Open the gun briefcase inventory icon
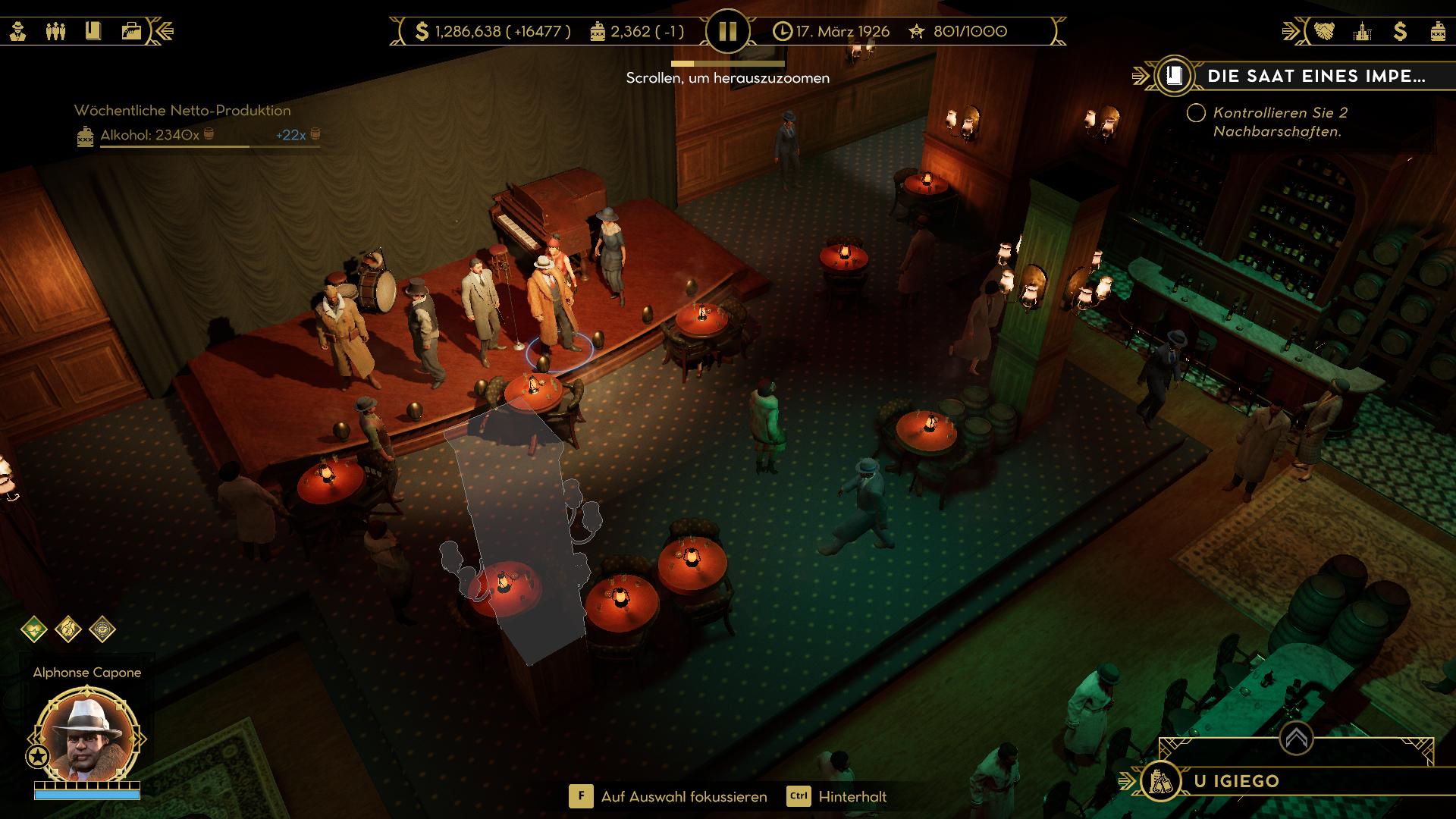The width and height of the screenshot is (1456, 819). coord(131,31)
